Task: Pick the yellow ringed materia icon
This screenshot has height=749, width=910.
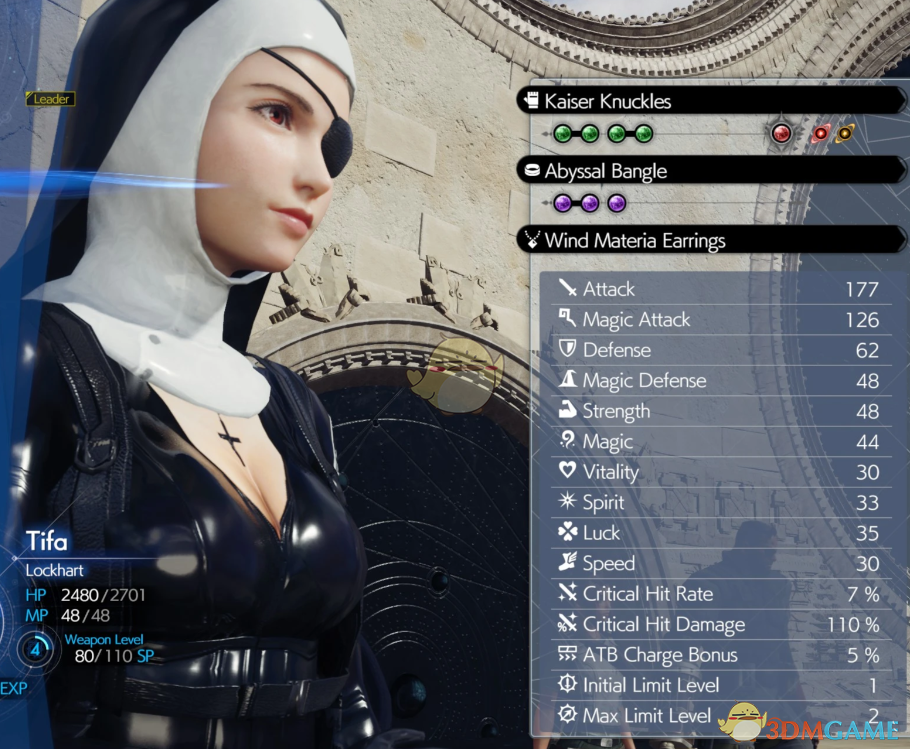Action: click(845, 133)
